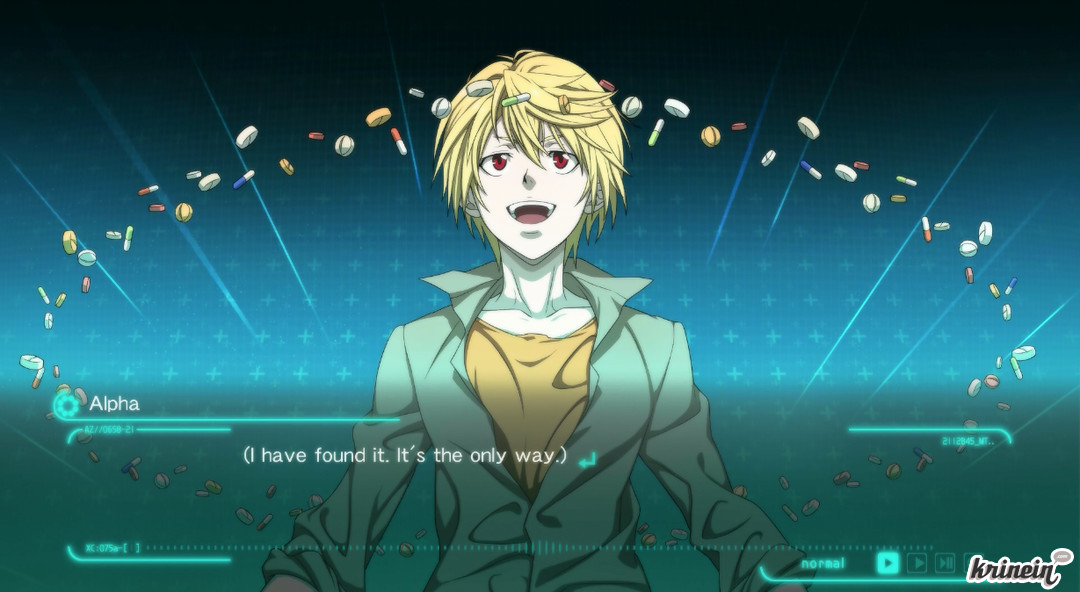The height and width of the screenshot is (592, 1080).
Task: Click the outlined play triangle button
Action: [x=916, y=563]
